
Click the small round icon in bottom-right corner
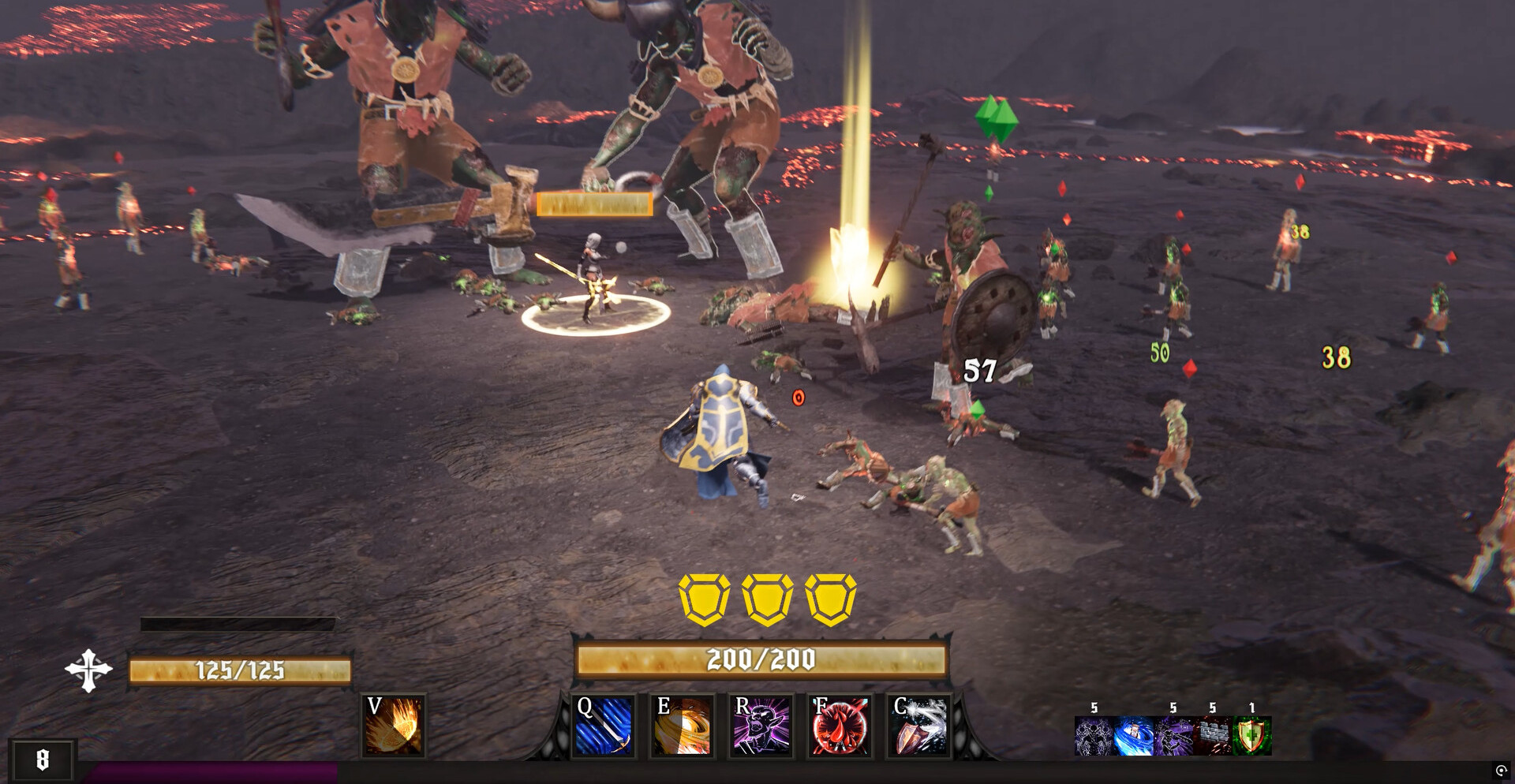coord(1501,771)
